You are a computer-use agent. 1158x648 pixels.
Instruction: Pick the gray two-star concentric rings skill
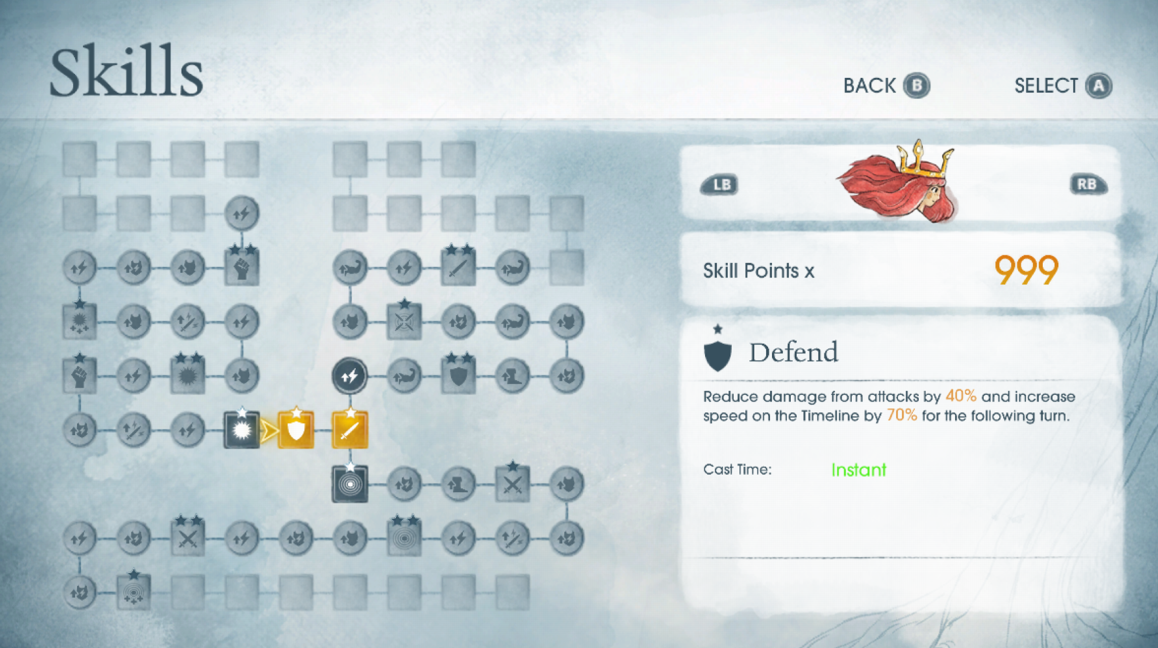coord(404,538)
